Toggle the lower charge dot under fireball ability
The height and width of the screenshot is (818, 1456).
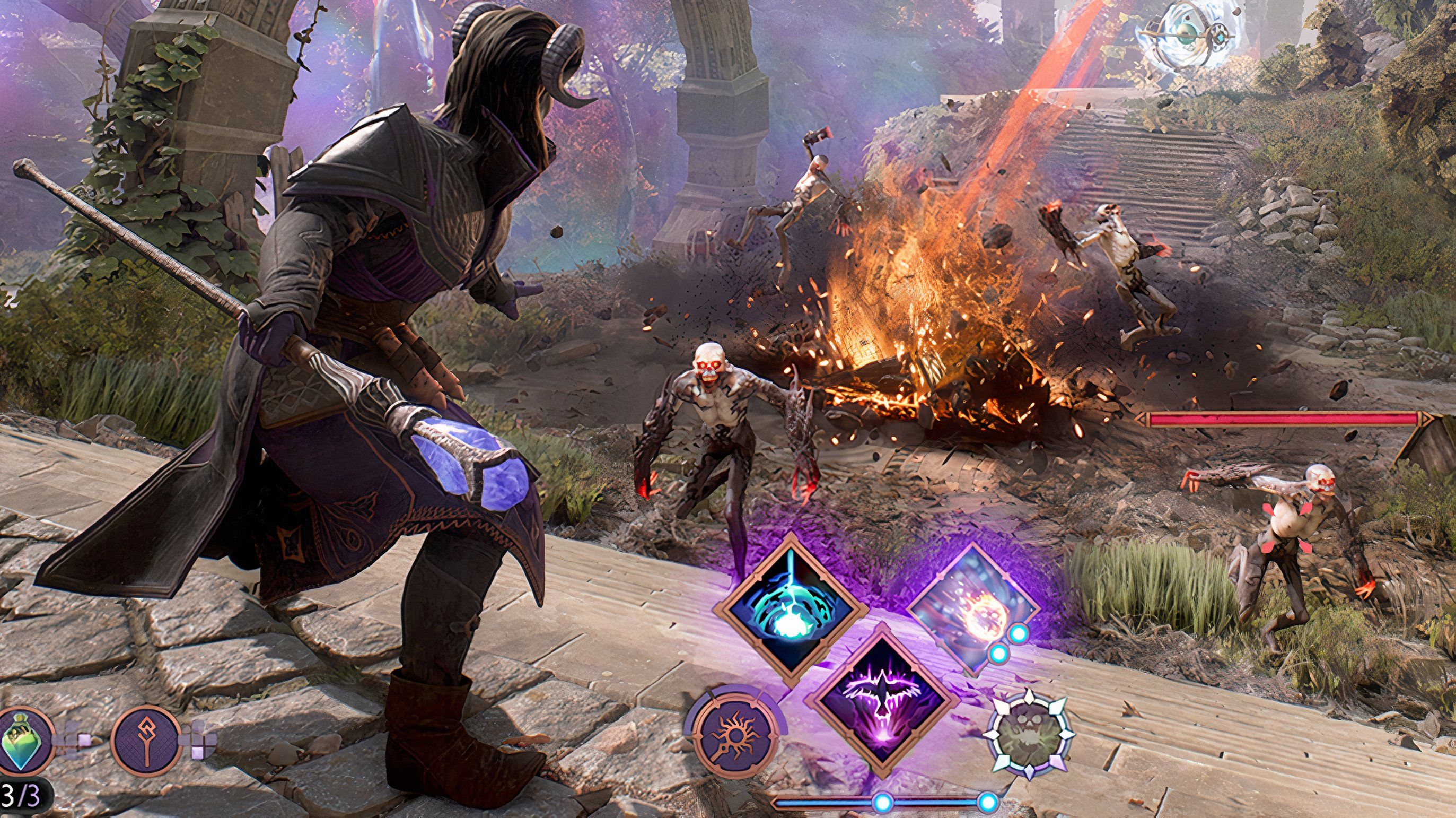pos(999,654)
